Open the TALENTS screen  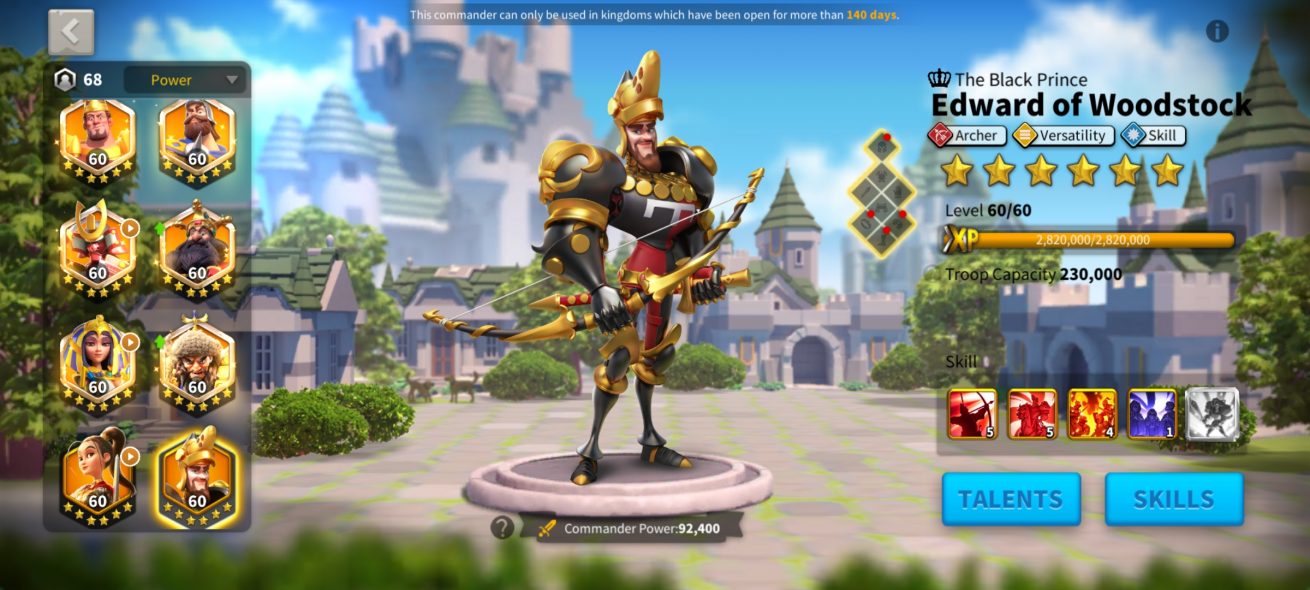coord(1010,499)
